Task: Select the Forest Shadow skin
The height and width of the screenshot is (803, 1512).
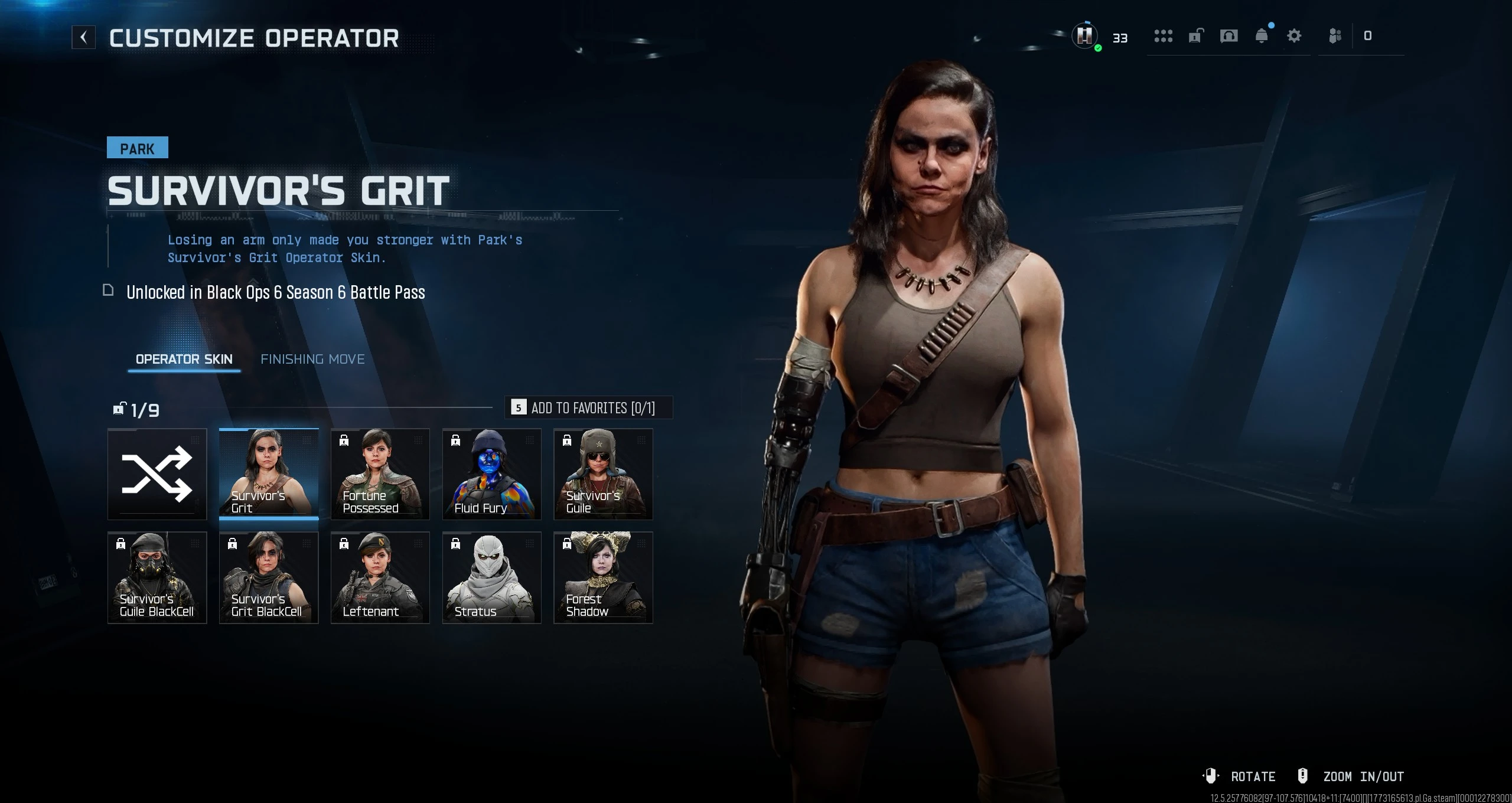Action: (x=603, y=577)
